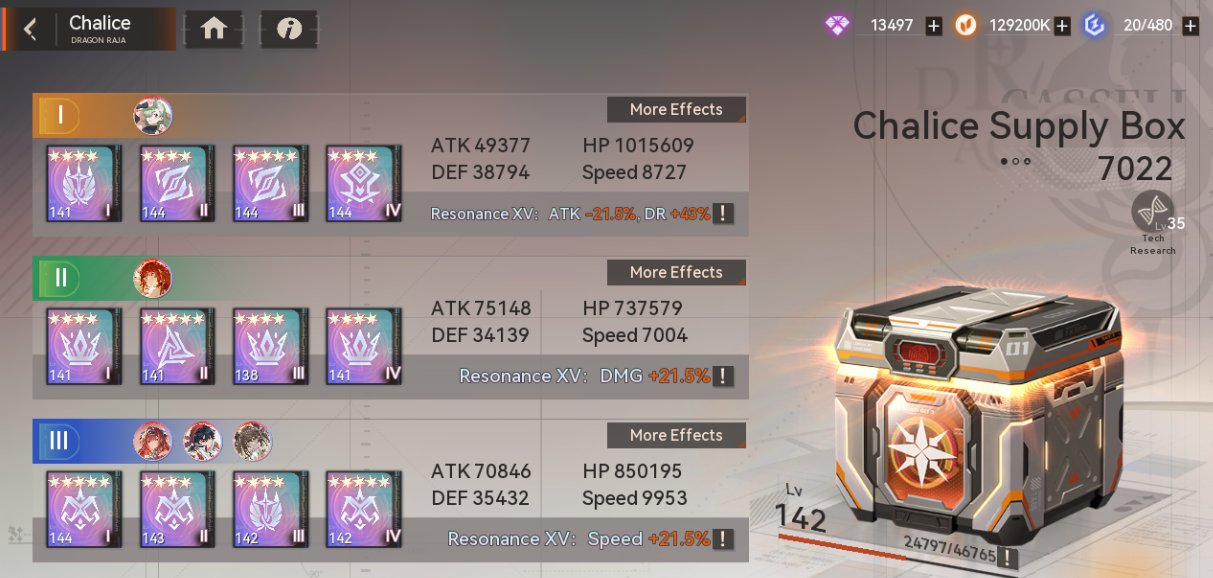Open More Effects for team I

click(676, 110)
